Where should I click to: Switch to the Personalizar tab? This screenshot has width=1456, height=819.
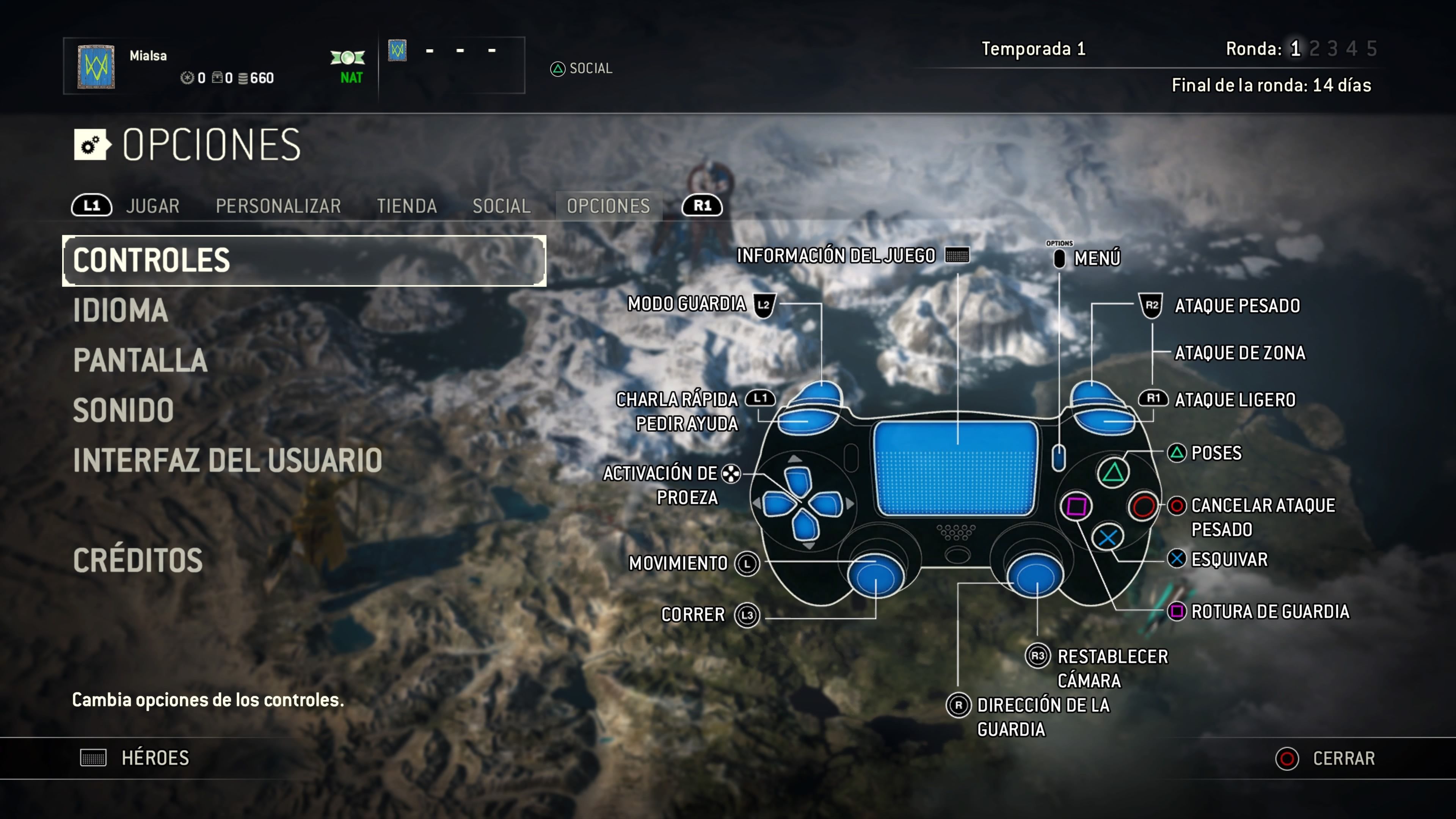(x=278, y=206)
